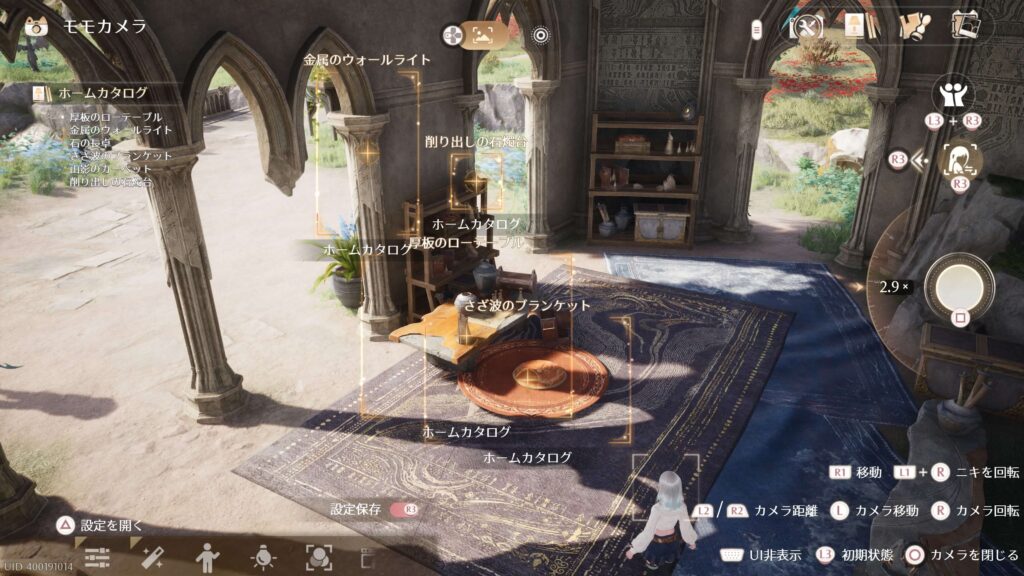Open the character pose tab
The image size is (1024, 576).
207,557
